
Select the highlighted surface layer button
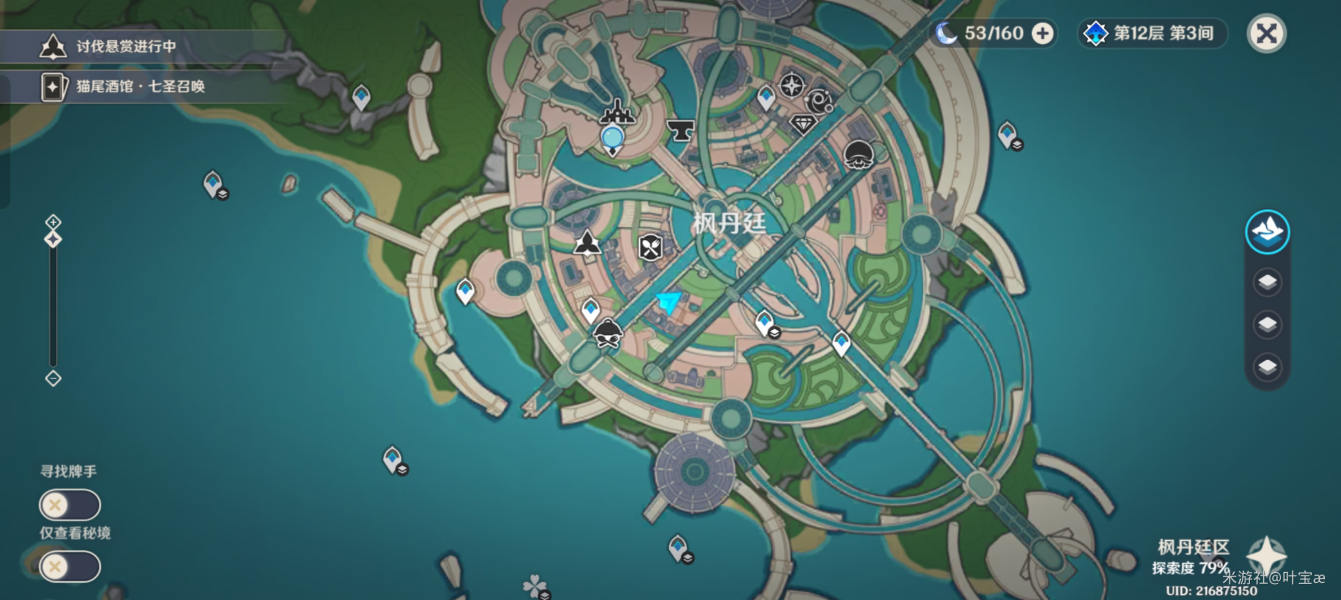click(x=1267, y=232)
